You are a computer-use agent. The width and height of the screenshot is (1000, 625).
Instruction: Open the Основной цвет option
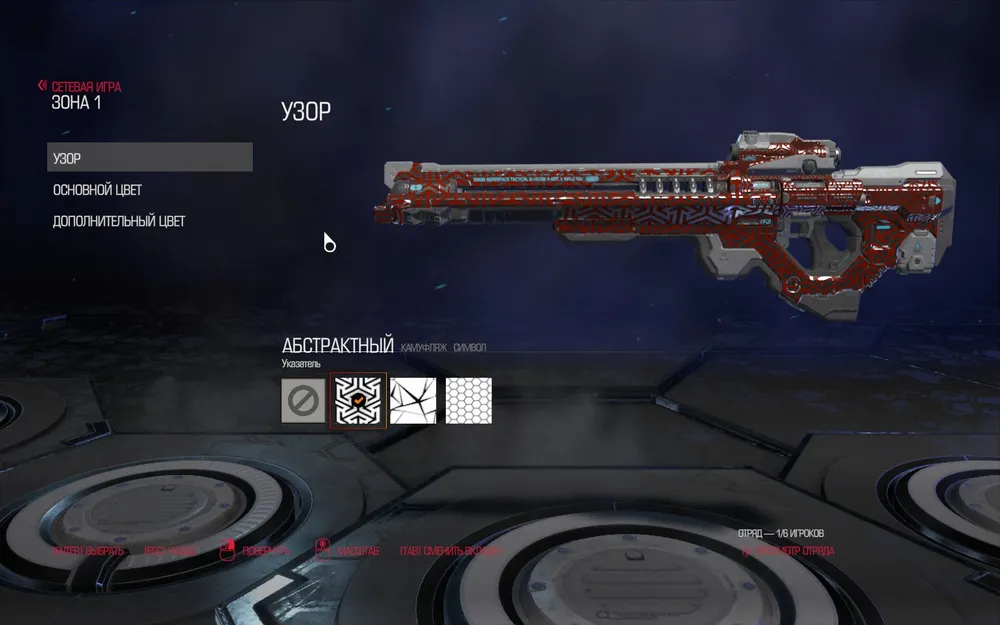104,190
